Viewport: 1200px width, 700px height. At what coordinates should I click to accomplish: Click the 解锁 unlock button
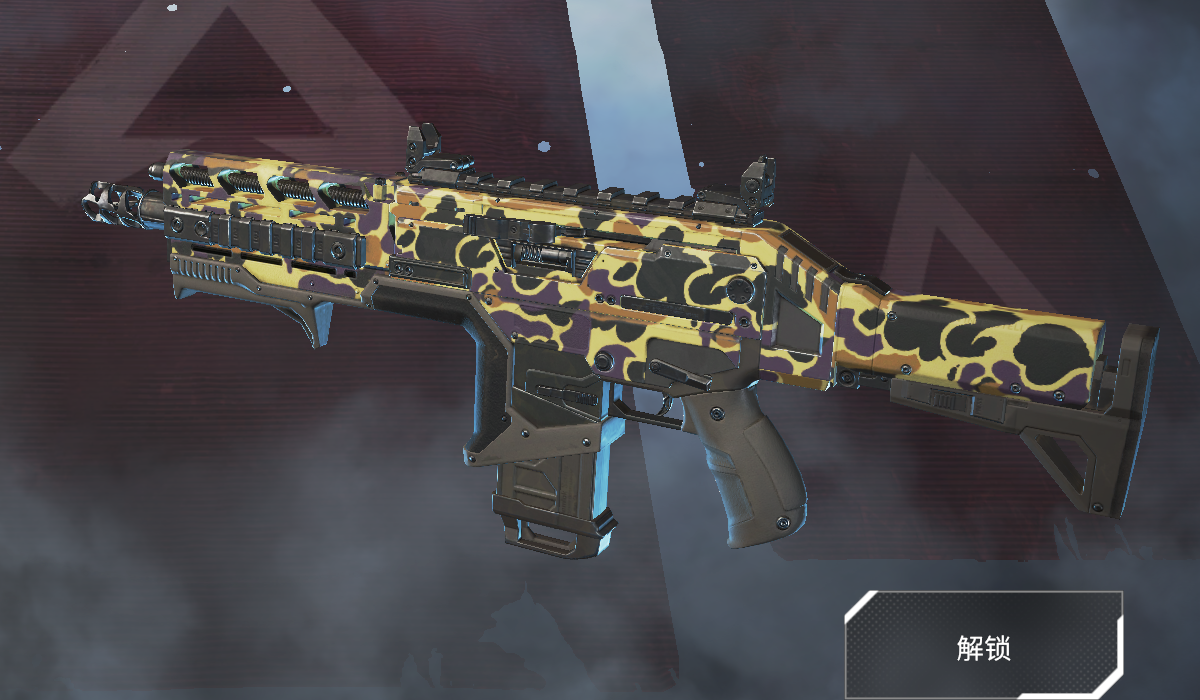click(x=984, y=646)
